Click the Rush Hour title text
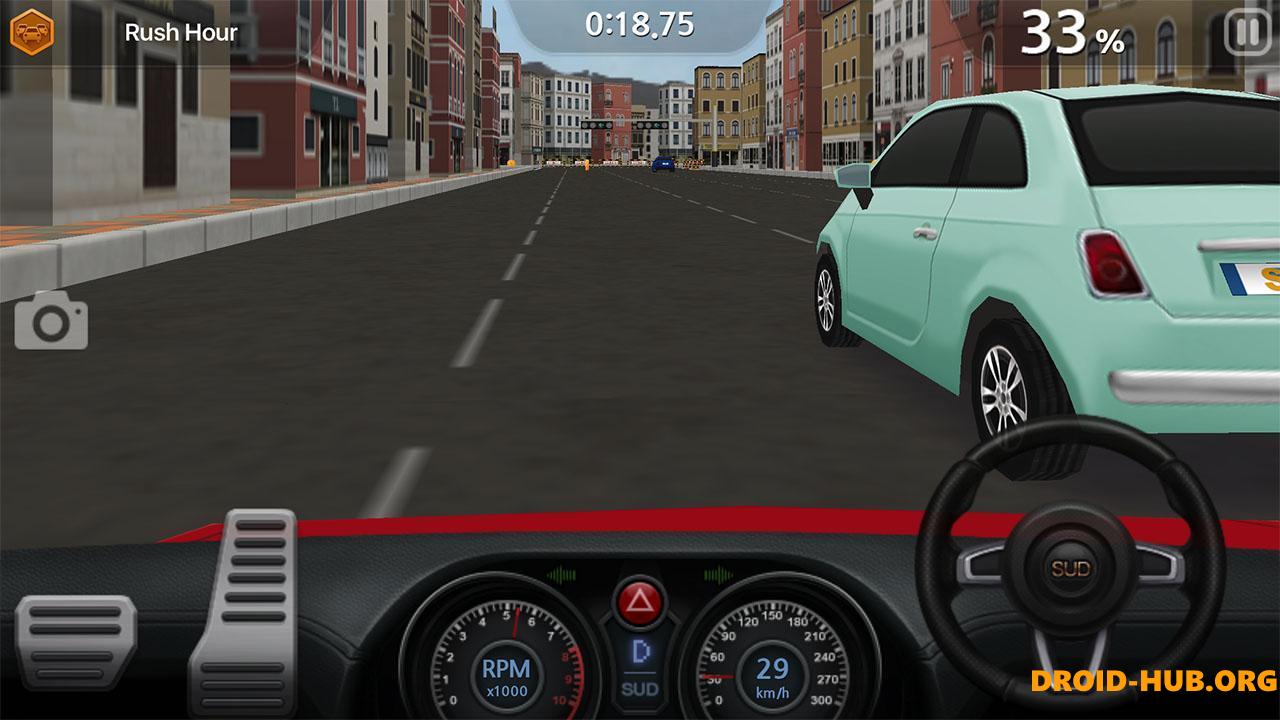The image size is (1280, 720). click(x=181, y=32)
